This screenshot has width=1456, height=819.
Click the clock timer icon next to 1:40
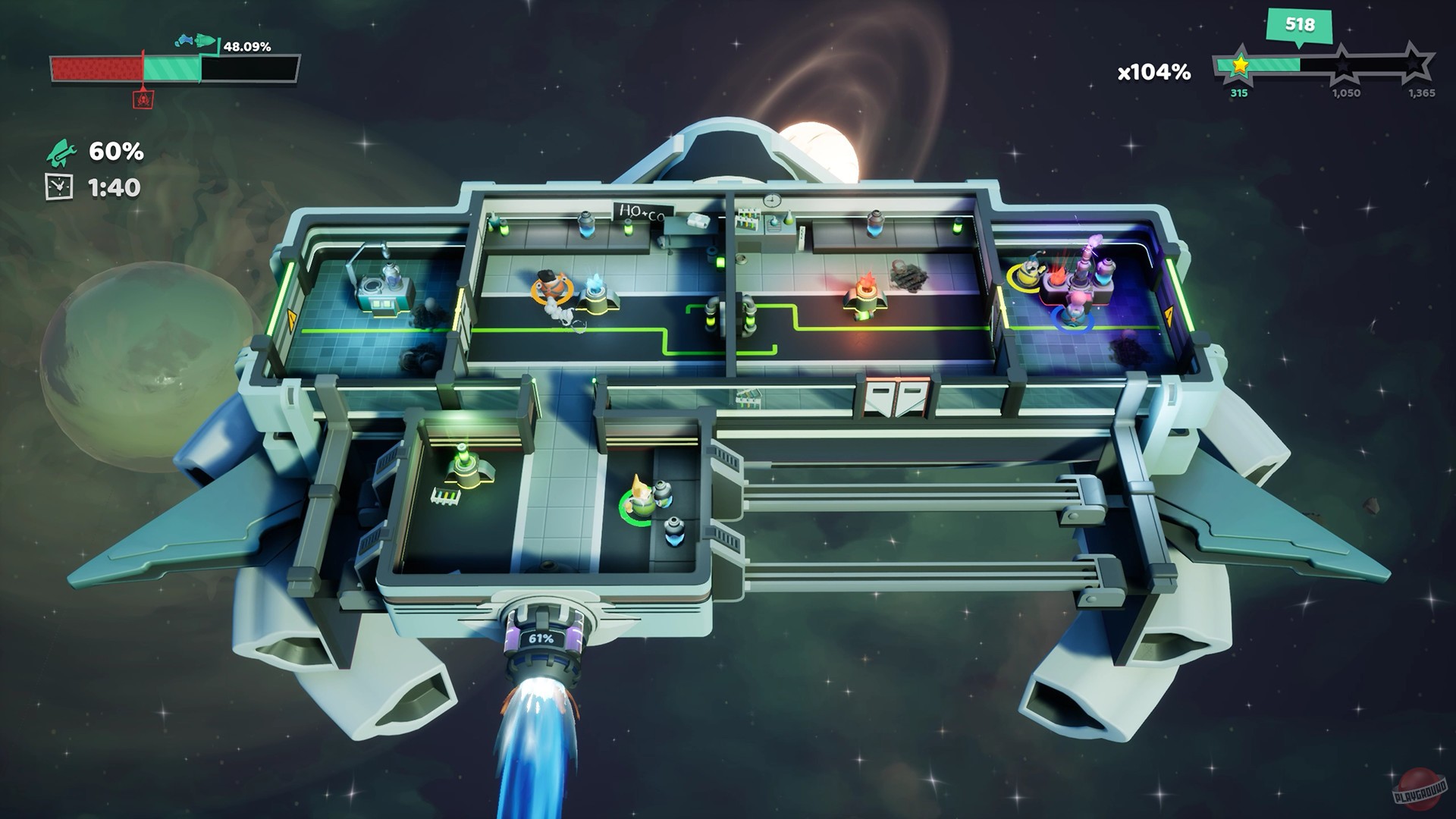click(59, 186)
